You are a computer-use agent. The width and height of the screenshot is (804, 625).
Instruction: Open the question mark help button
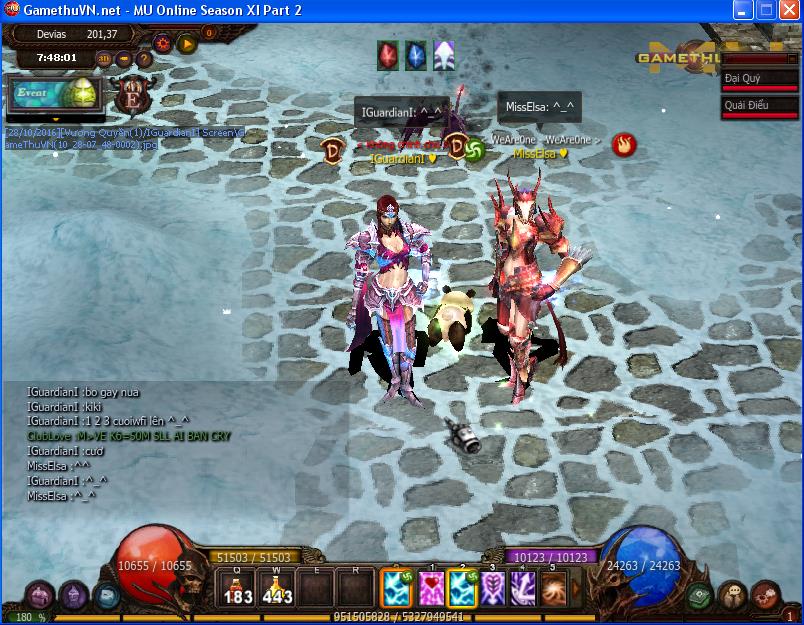pyautogui.click(x=144, y=58)
